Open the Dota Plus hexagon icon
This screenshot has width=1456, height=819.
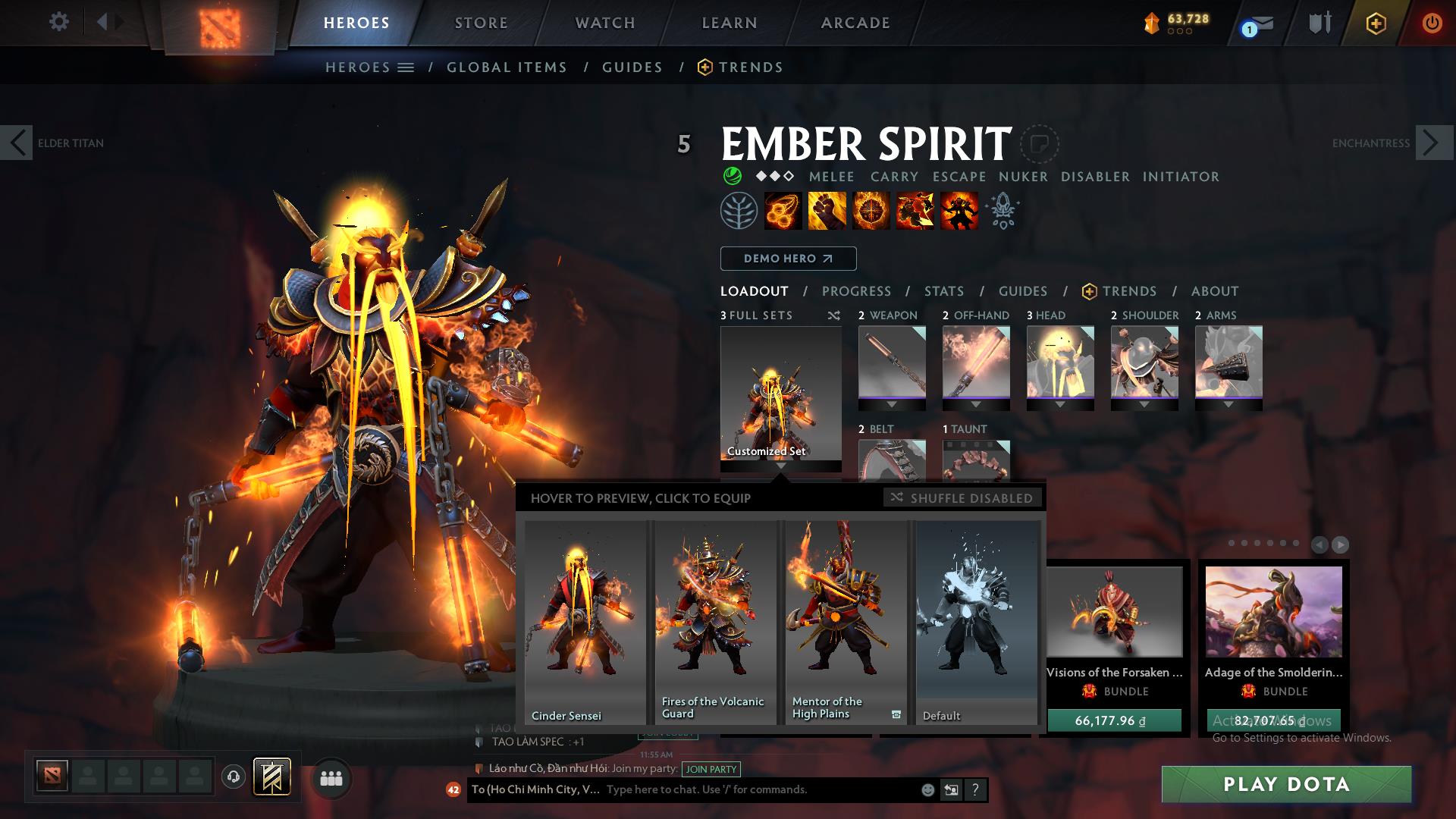(1376, 24)
